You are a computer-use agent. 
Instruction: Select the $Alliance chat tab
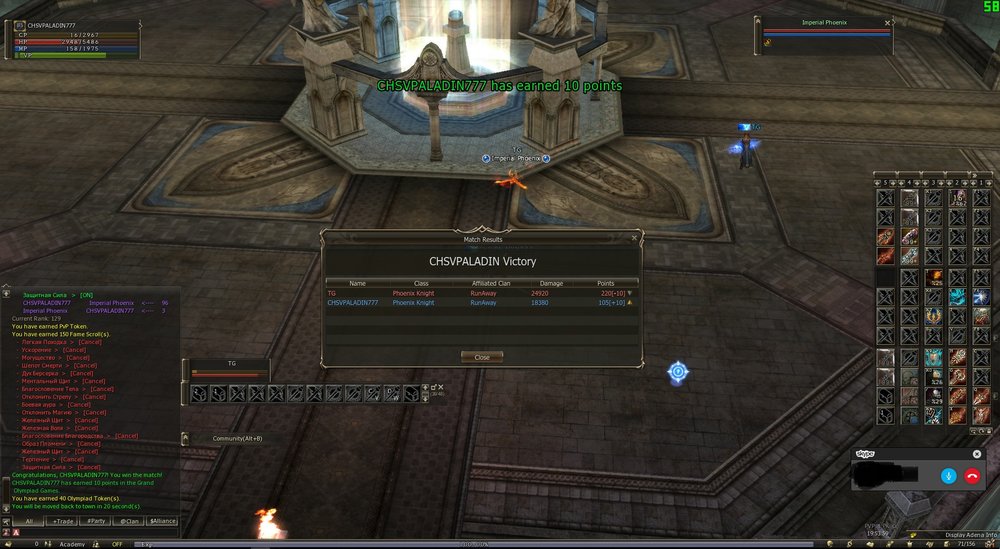pyautogui.click(x=163, y=521)
